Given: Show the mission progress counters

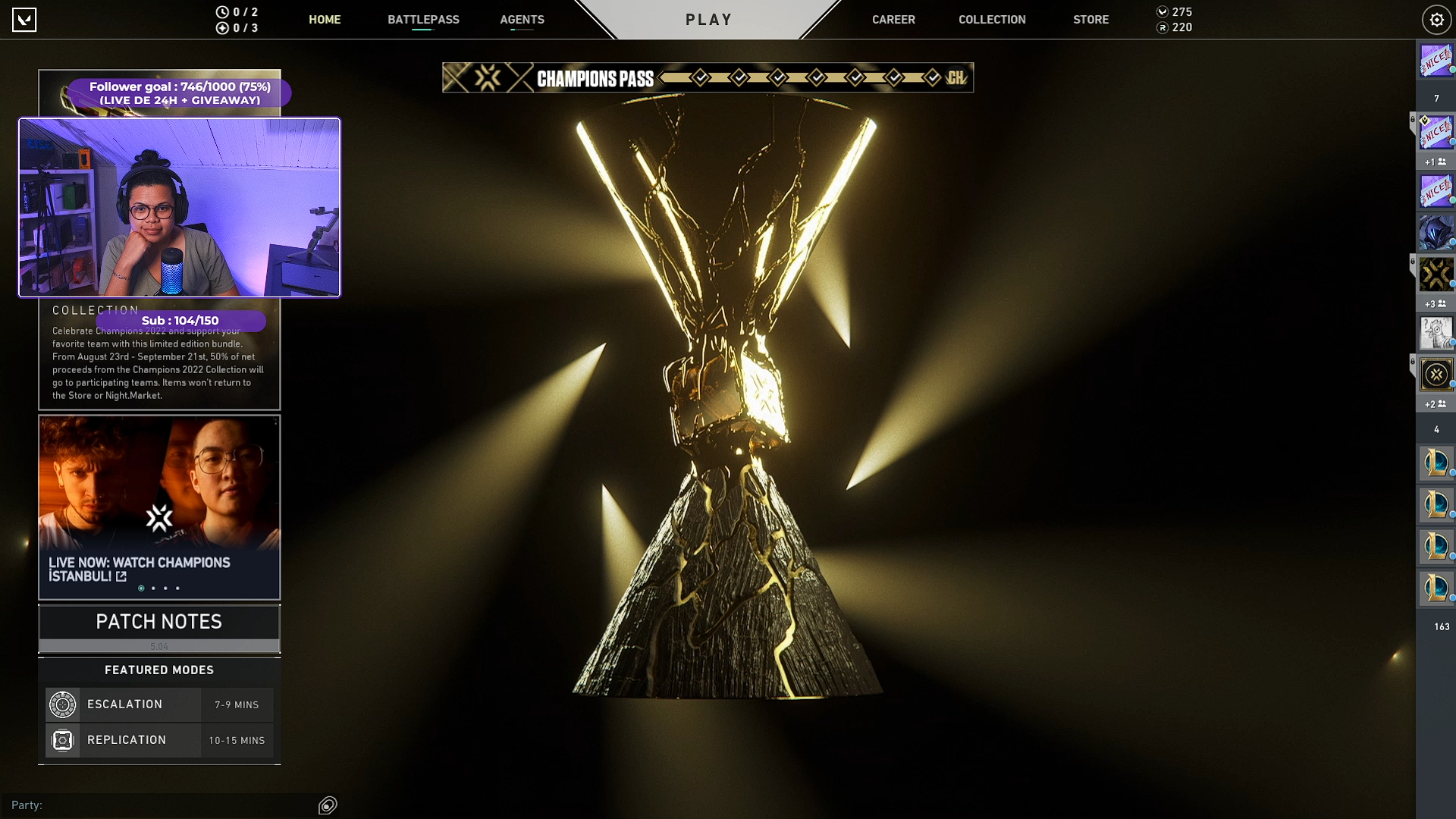Looking at the screenshot, I should [x=238, y=20].
